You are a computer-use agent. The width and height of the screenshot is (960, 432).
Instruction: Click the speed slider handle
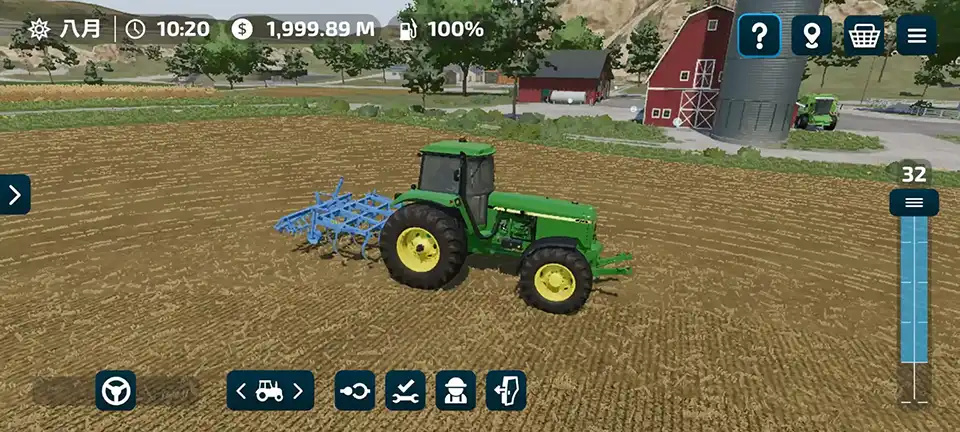tap(914, 203)
